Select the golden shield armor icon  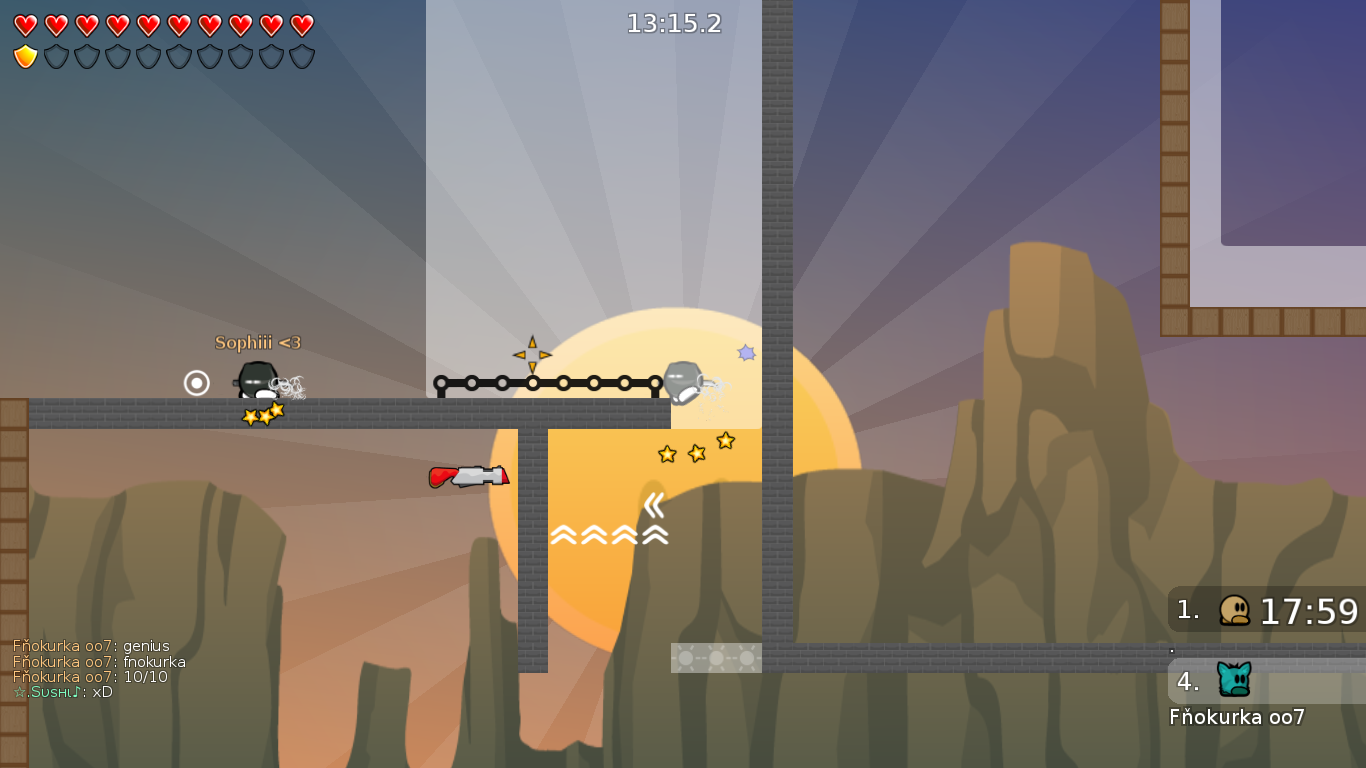24,55
